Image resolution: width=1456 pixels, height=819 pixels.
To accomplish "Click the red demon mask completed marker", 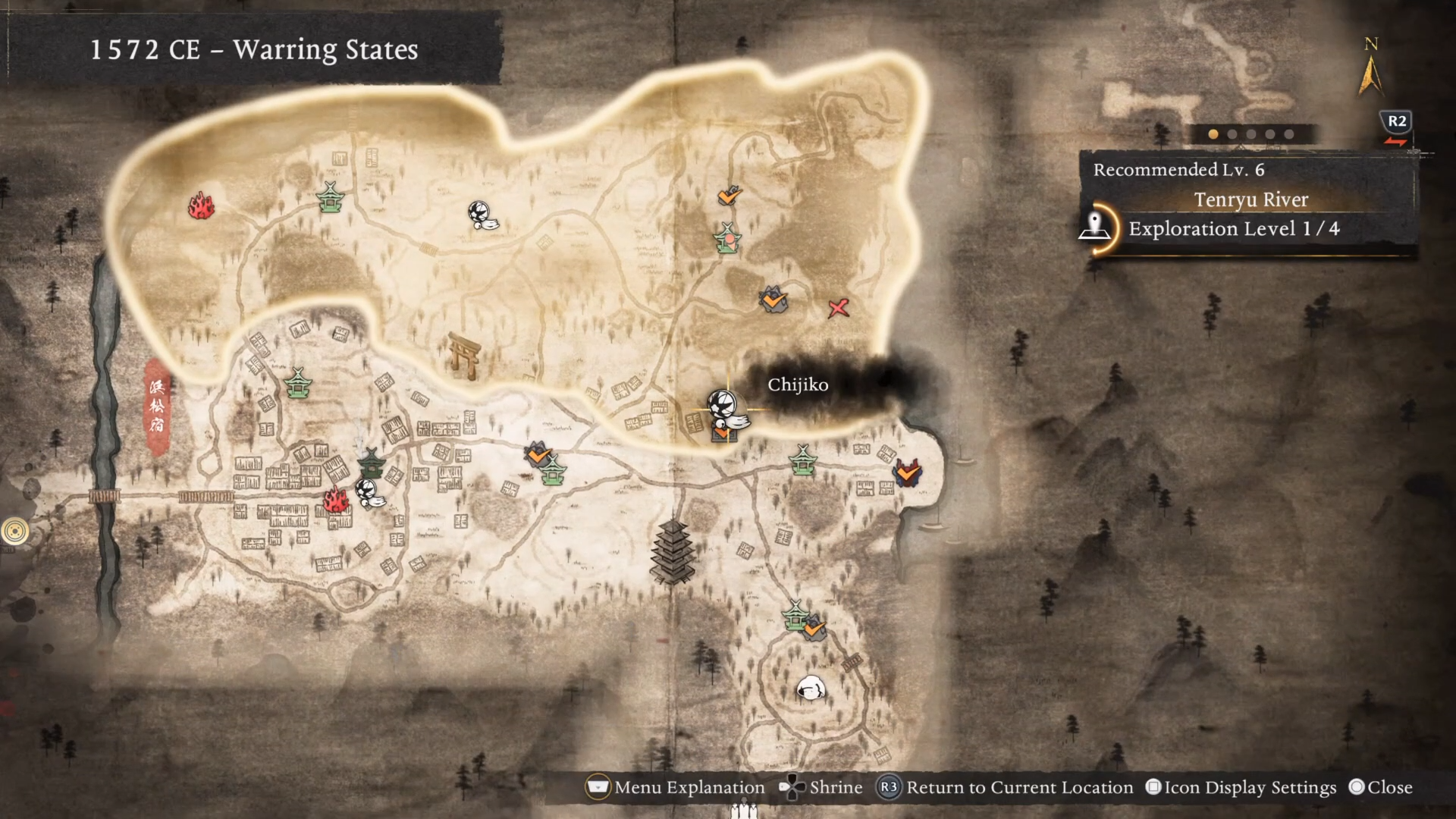I will [x=907, y=473].
